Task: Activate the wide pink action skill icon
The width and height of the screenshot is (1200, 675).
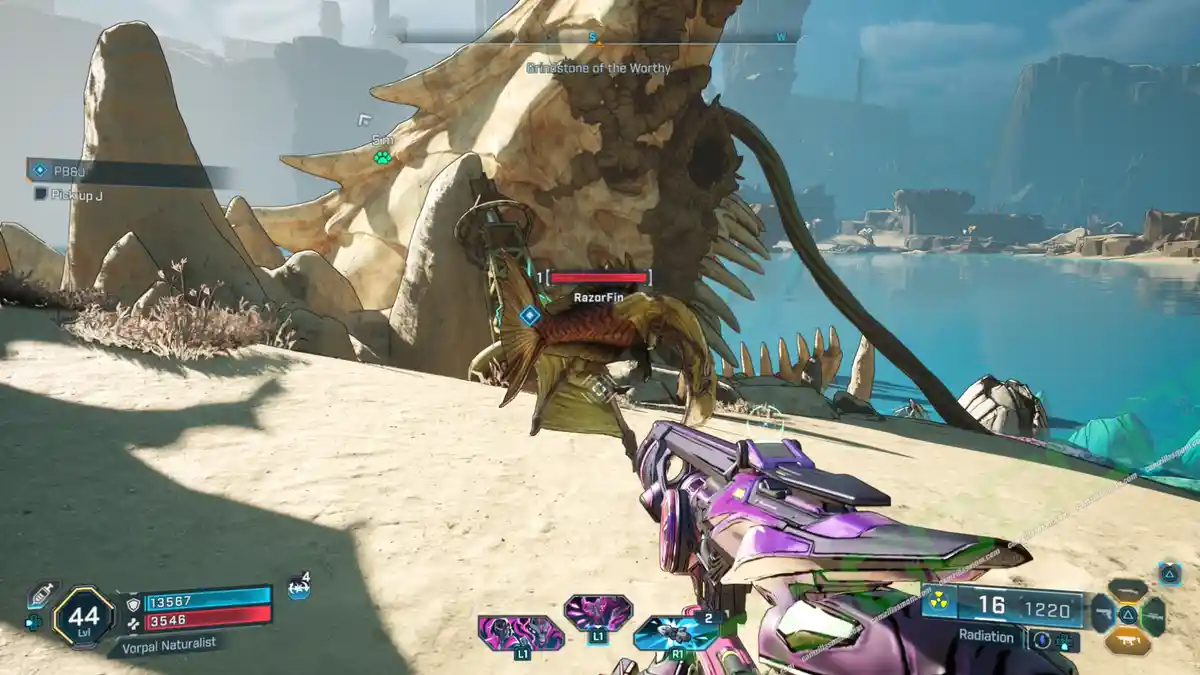Action: pyautogui.click(x=519, y=631)
